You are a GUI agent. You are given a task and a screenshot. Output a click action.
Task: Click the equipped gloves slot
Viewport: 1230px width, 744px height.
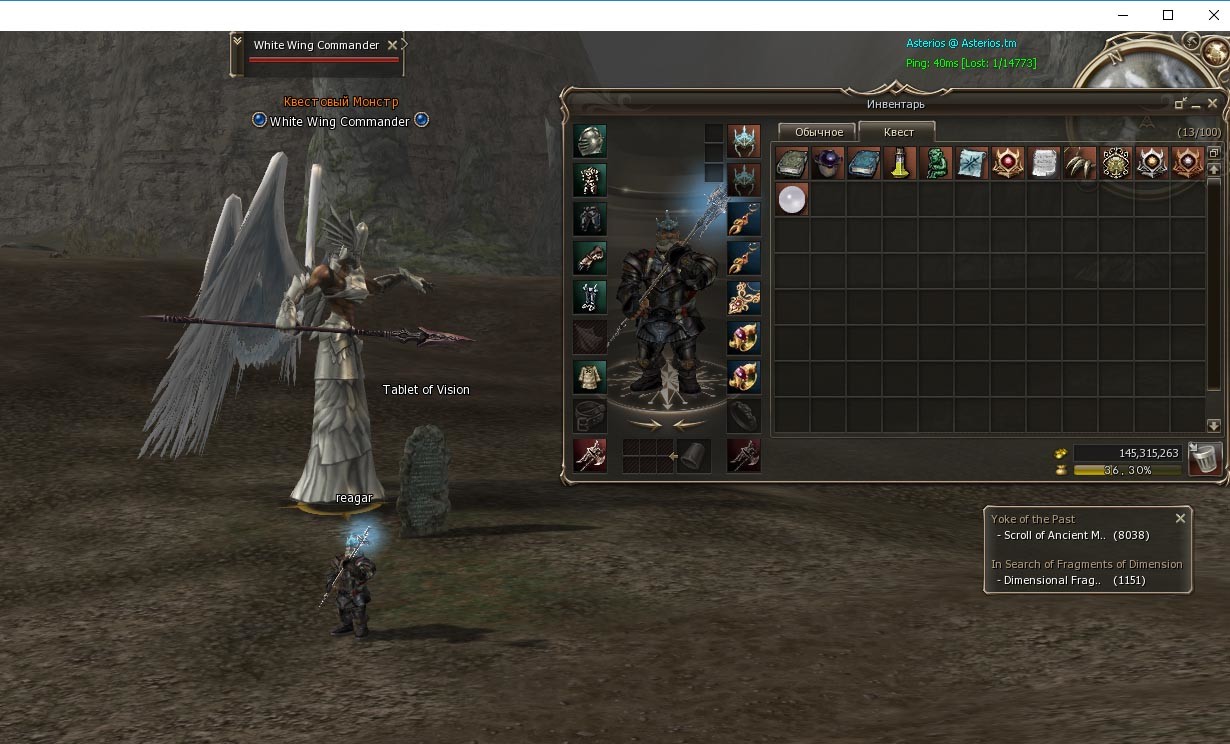click(590, 257)
